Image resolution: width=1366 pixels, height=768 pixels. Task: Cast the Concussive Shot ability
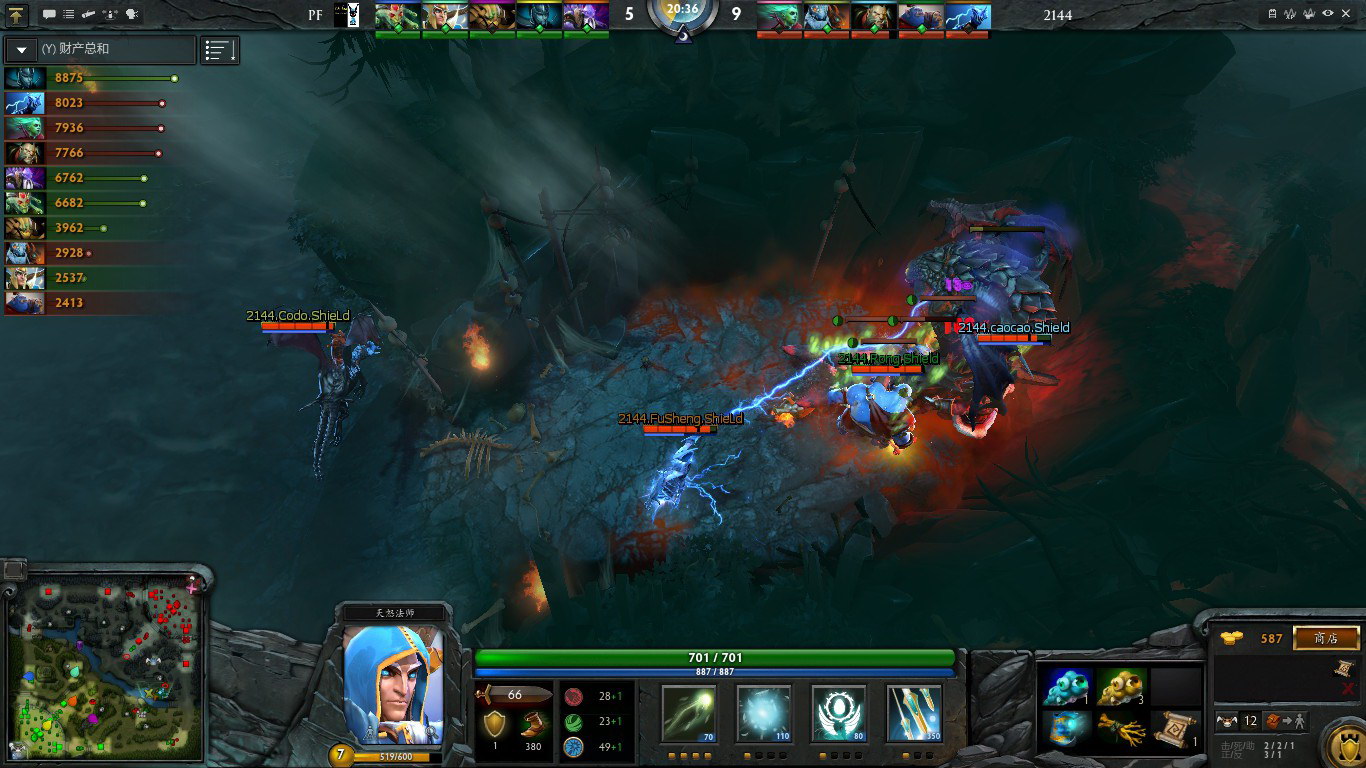(x=764, y=713)
